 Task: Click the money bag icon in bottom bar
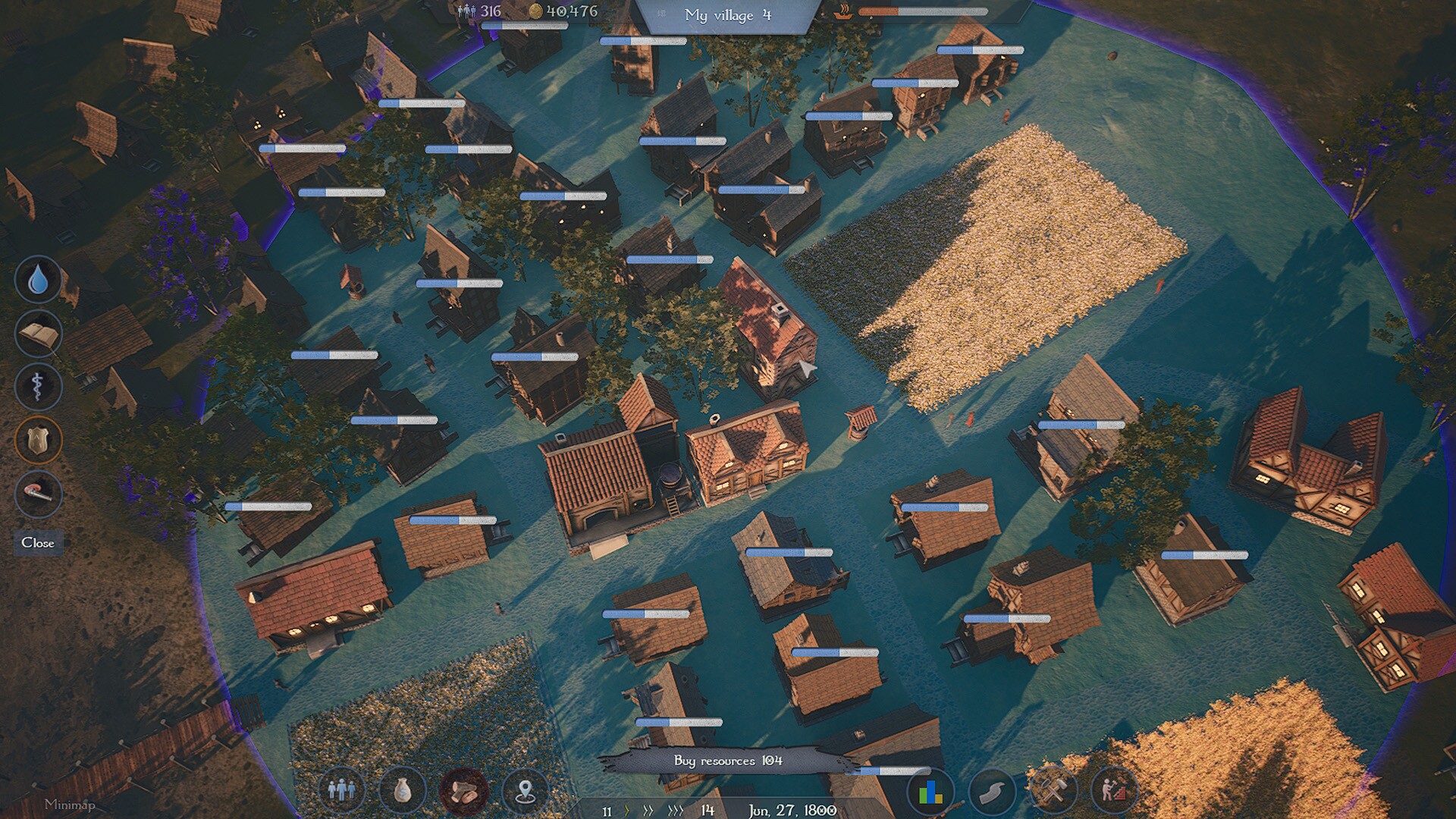click(403, 790)
